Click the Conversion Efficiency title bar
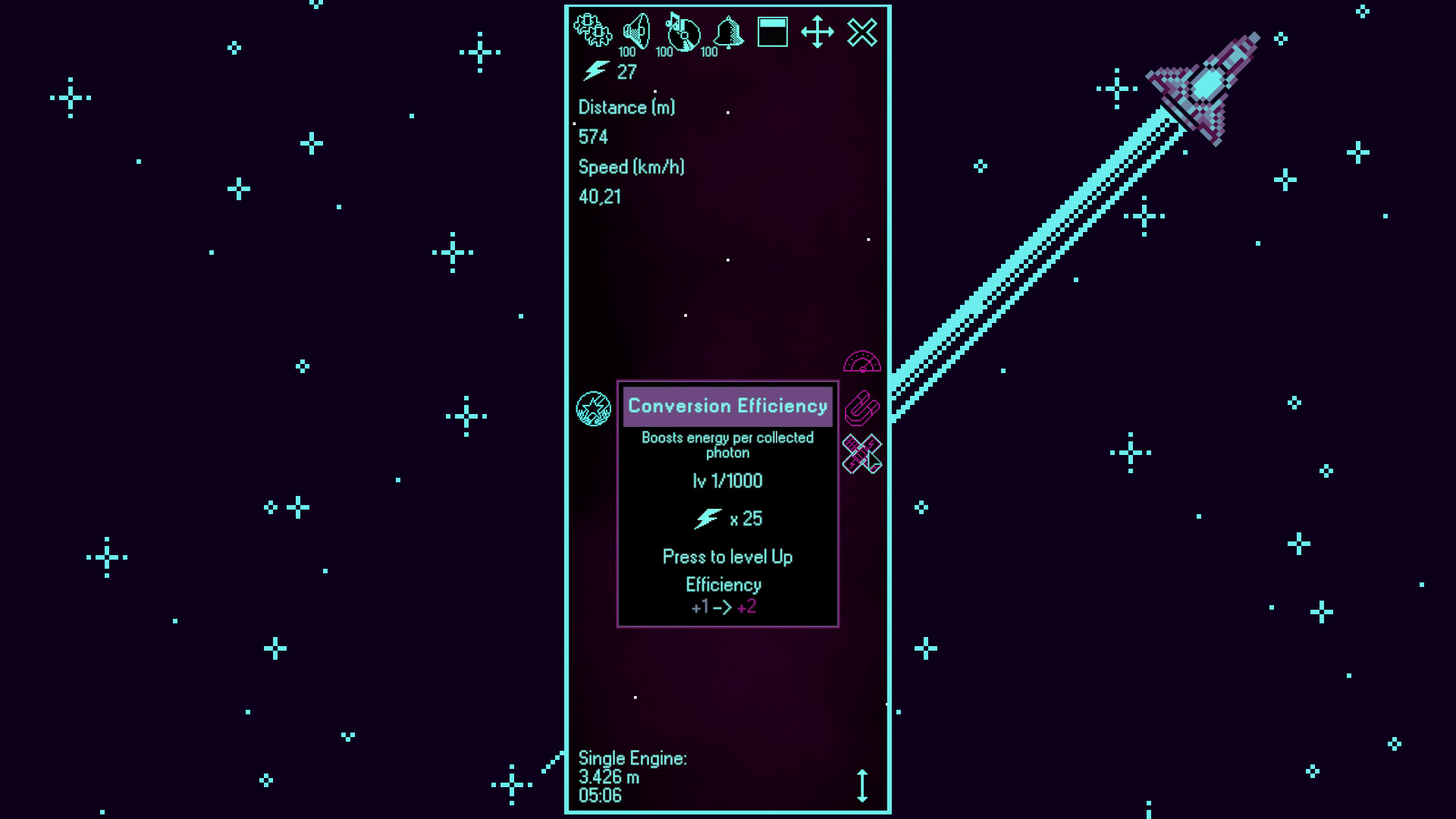 (727, 406)
